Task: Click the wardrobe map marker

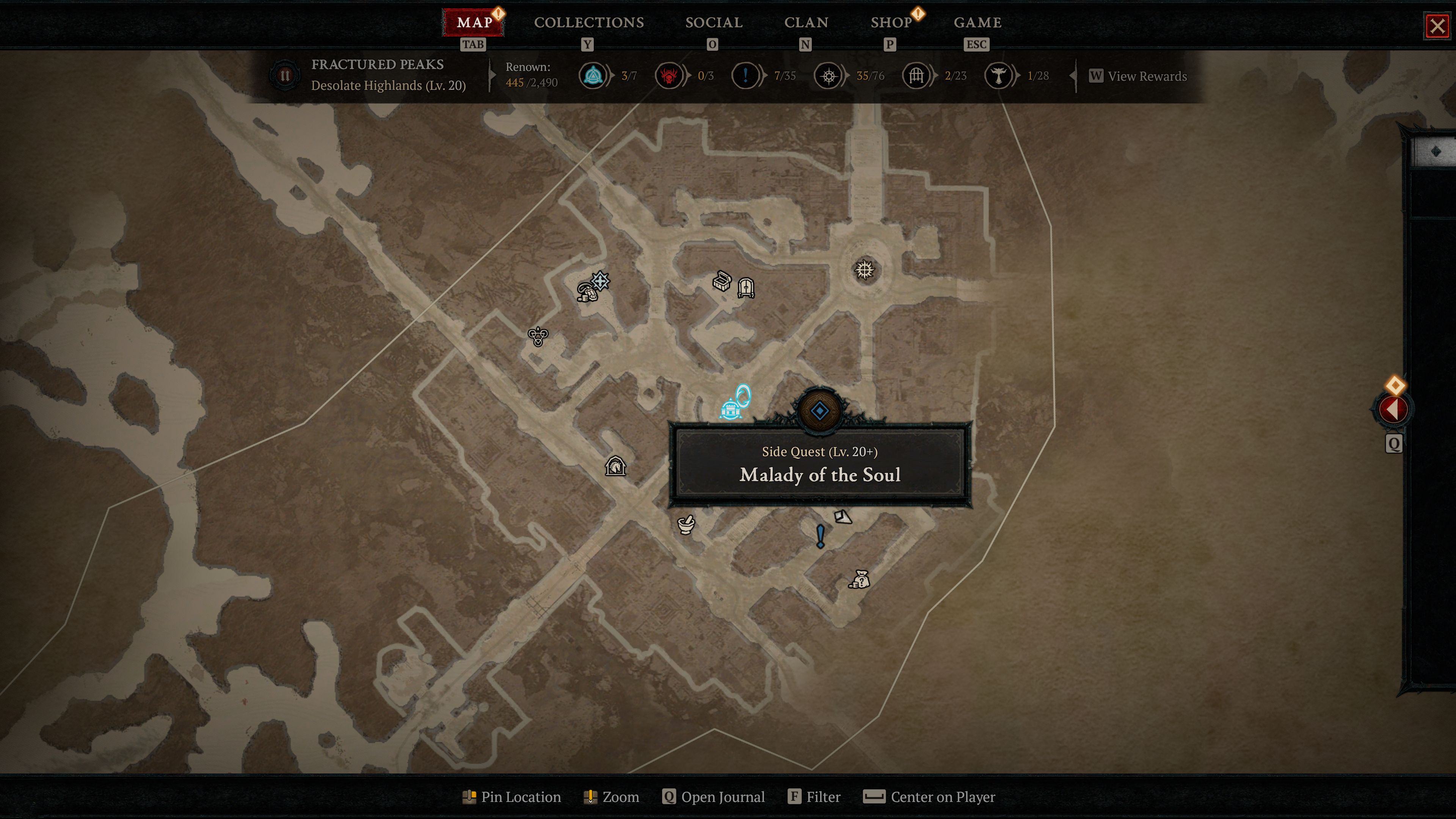Action: point(746,288)
